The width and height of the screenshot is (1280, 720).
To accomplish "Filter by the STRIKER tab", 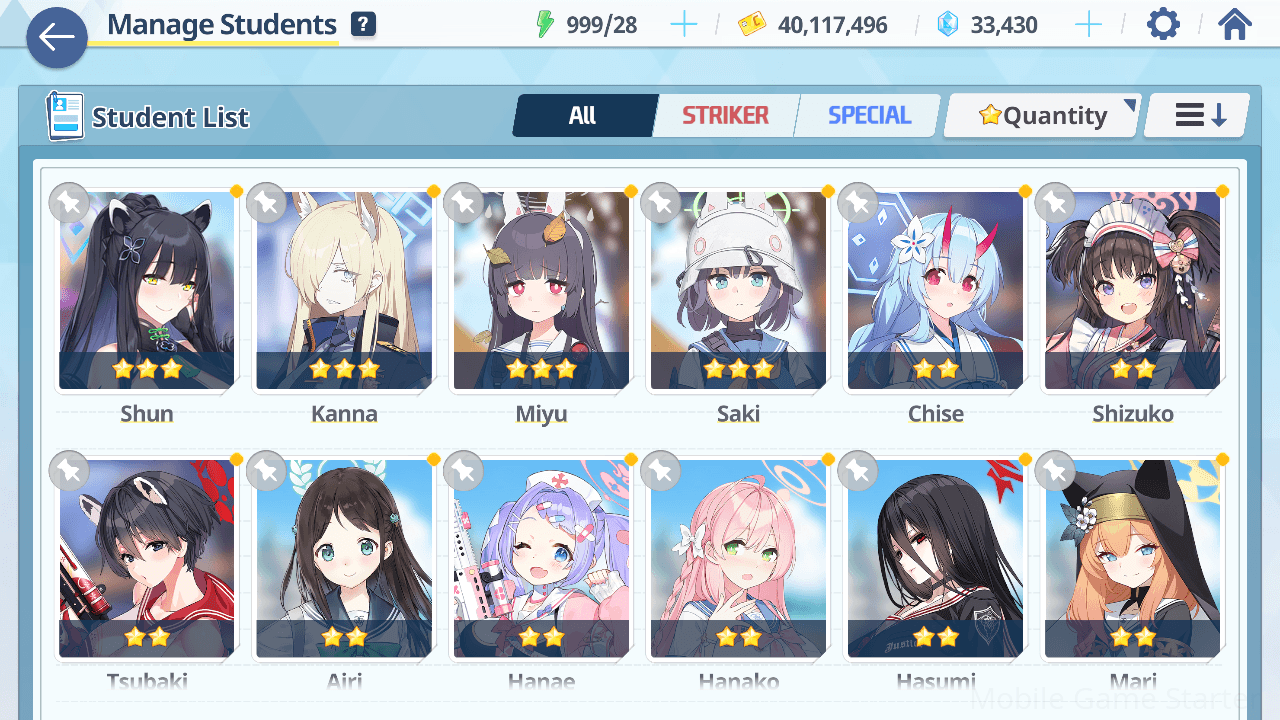I will pyautogui.click(x=725, y=116).
